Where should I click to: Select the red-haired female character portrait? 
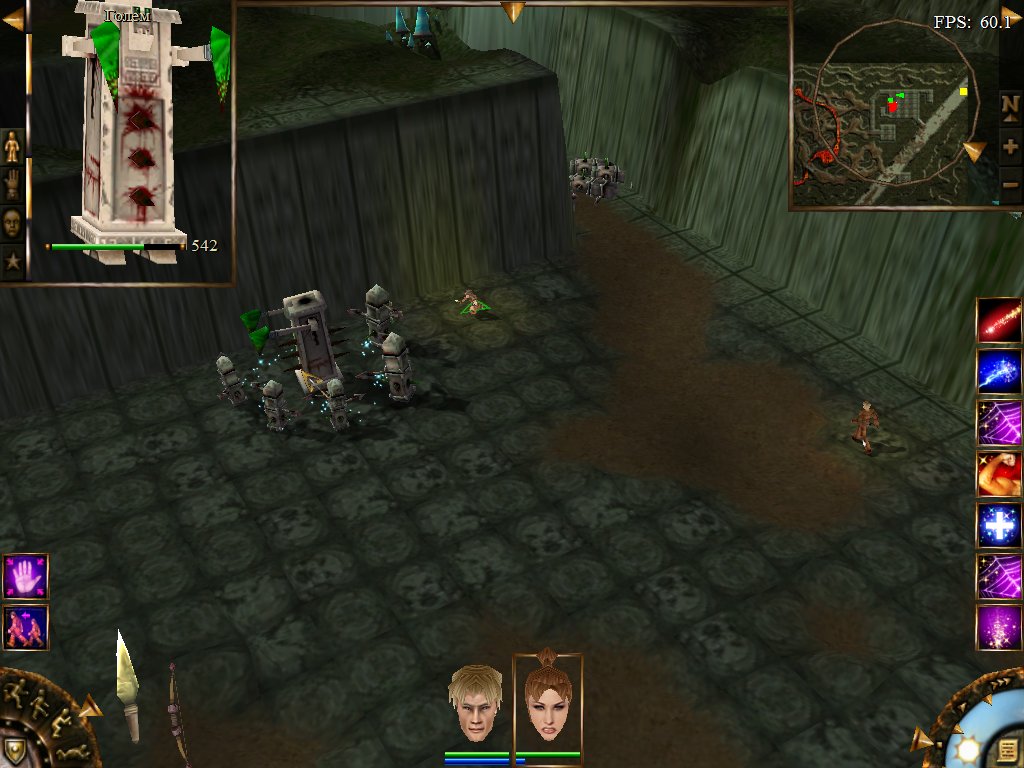(547, 702)
